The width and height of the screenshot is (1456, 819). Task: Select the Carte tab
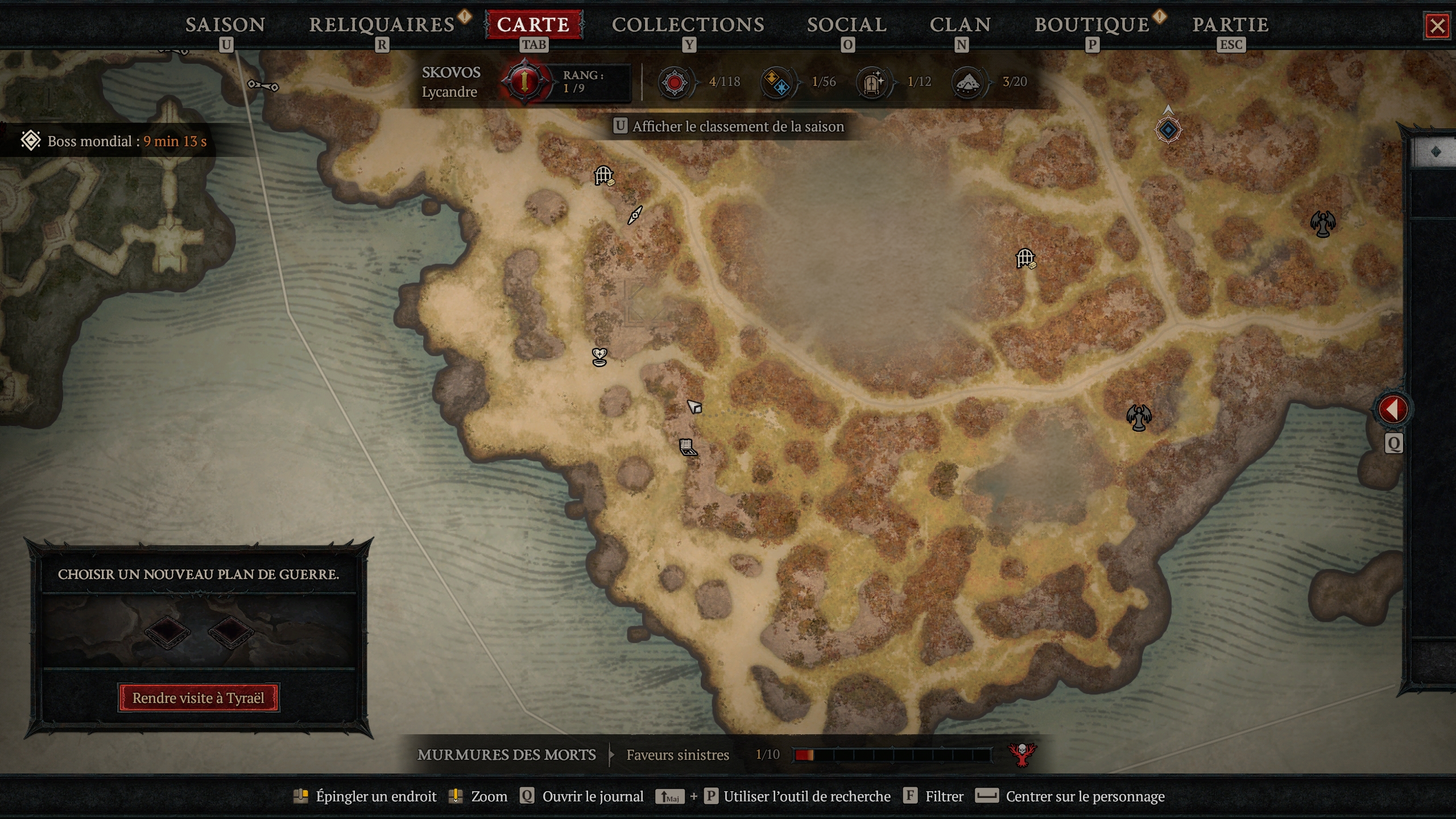point(533,24)
